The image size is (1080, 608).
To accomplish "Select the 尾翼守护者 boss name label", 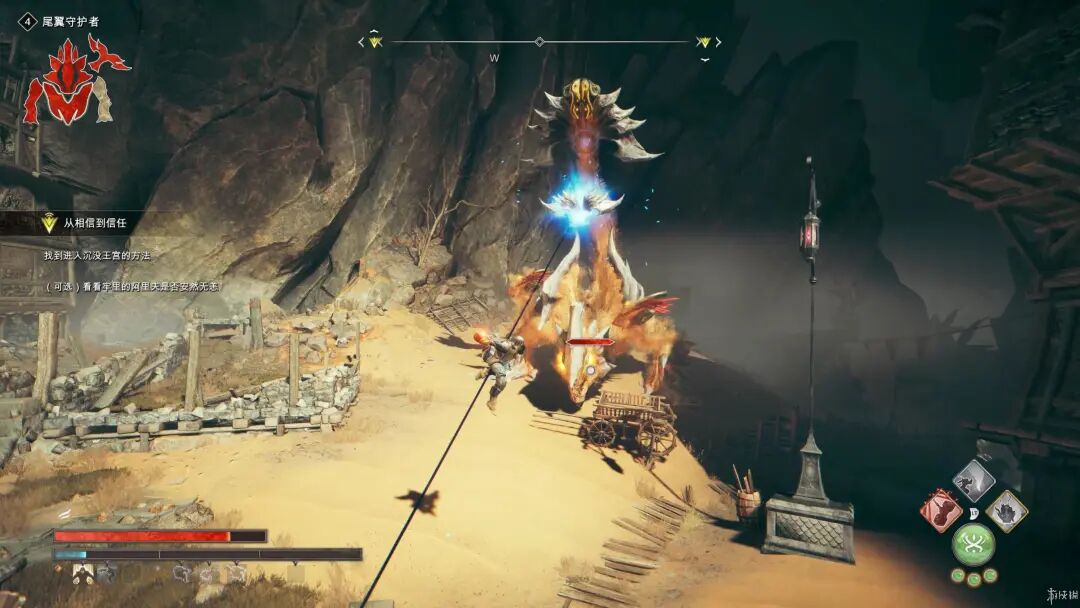I will (70, 21).
